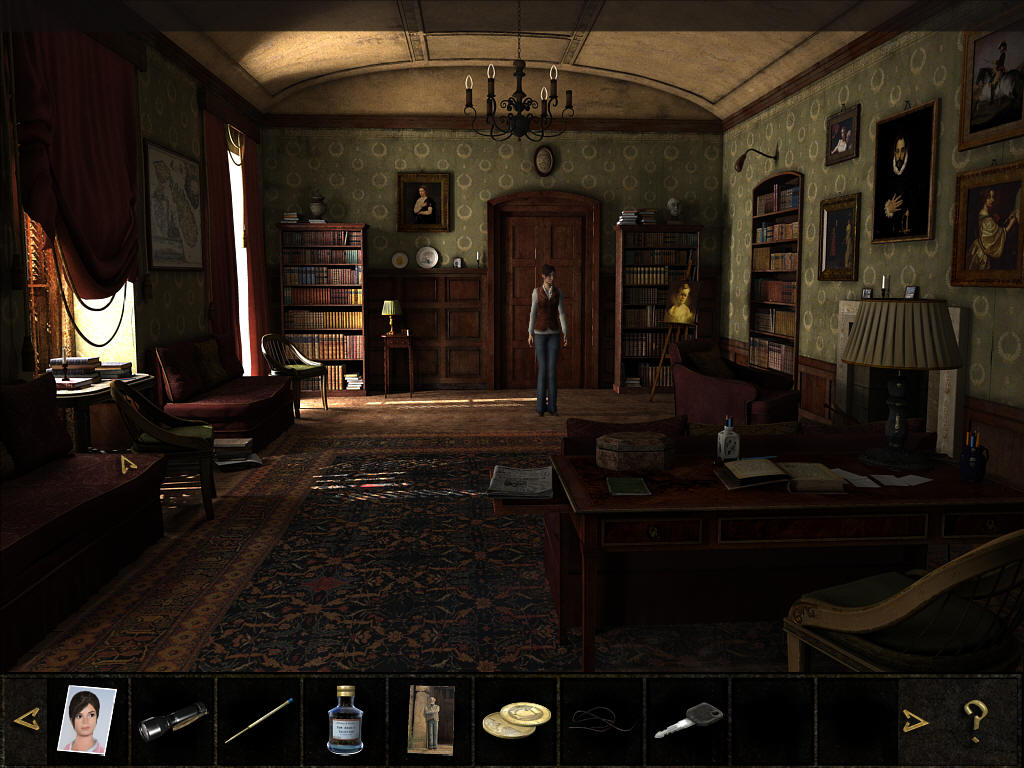Advance inventory with the right arrow button
This screenshot has height=768, width=1024.
(x=916, y=720)
